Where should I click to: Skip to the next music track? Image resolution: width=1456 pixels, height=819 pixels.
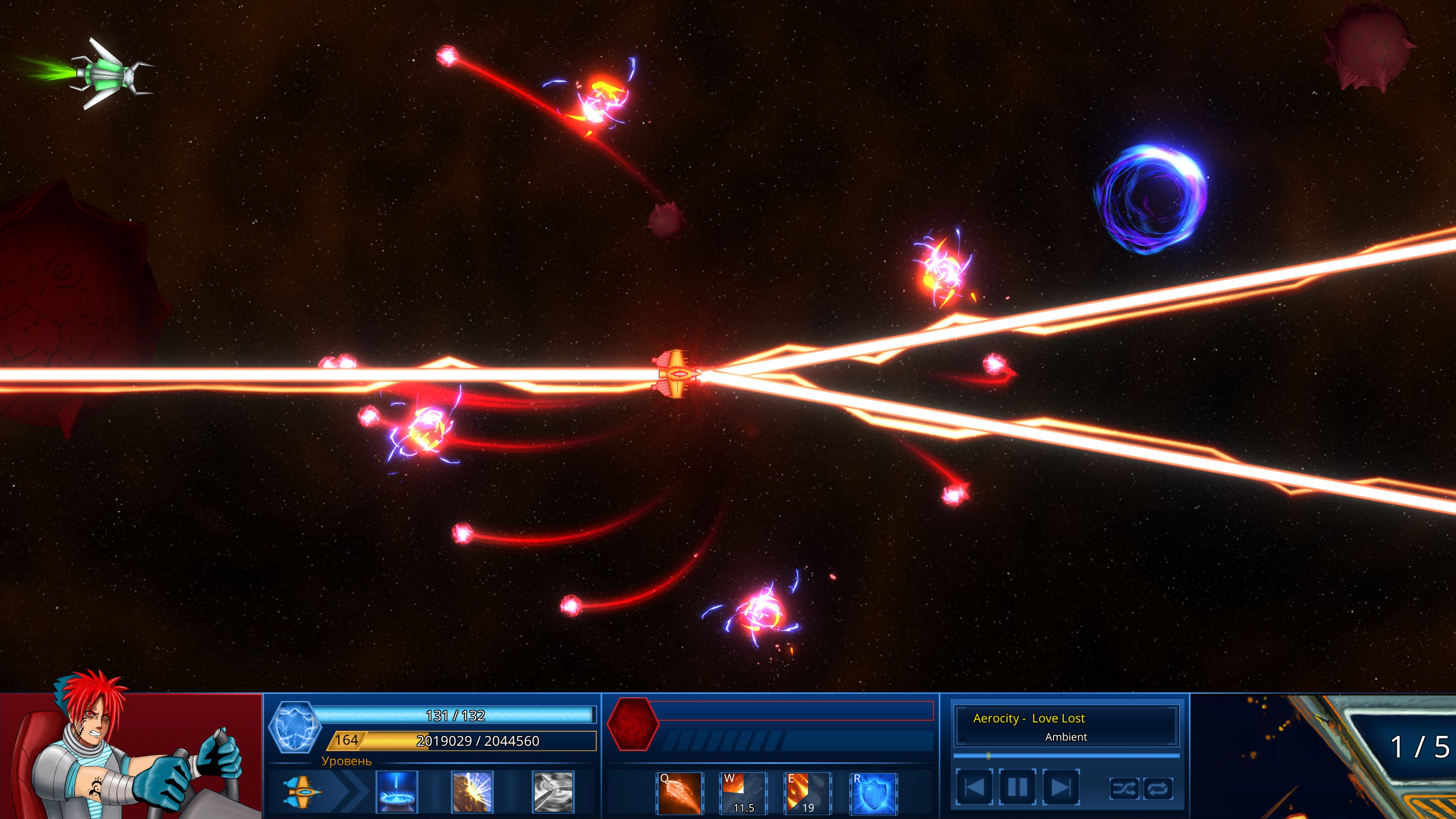pos(1061,788)
